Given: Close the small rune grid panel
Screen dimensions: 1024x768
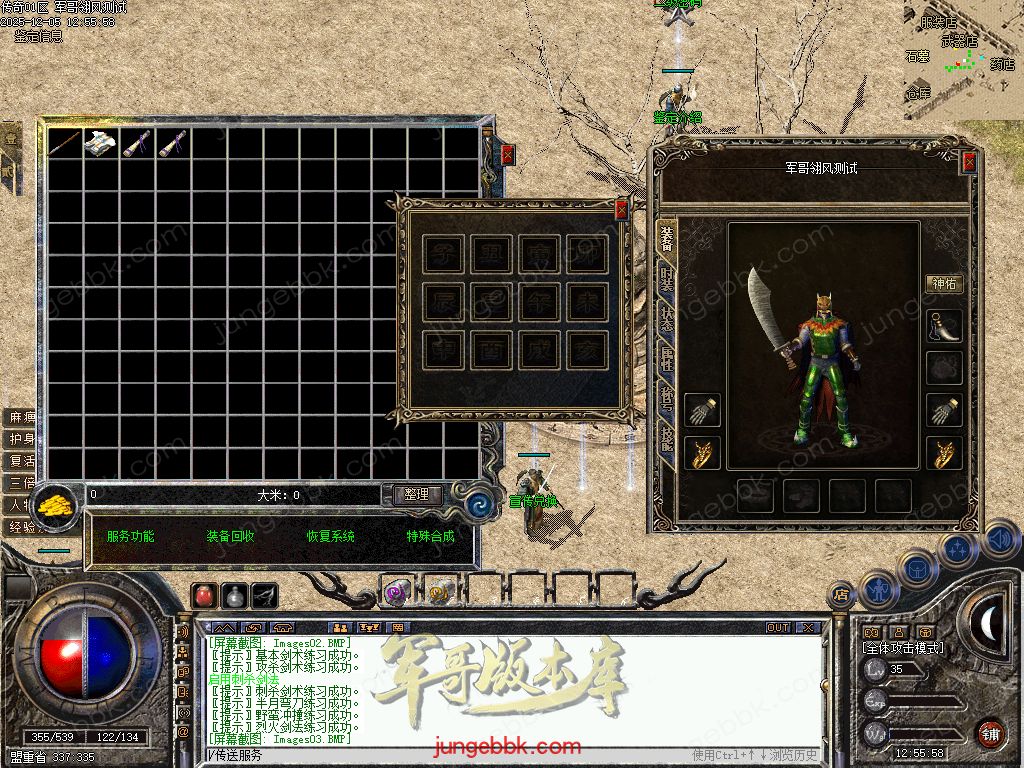Looking at the screenshot, I should (621, 210).
